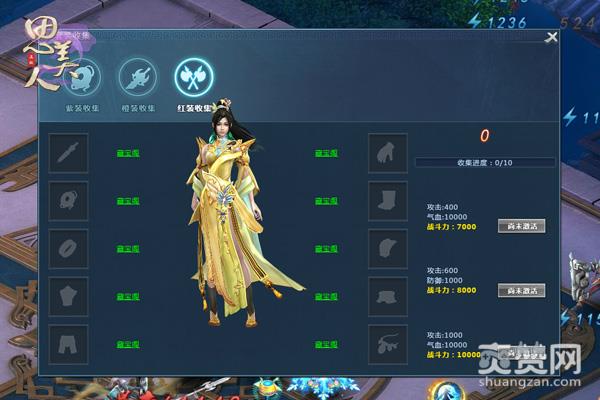Image resolution: width=600 pixels, height=400 pixels.
Task: Open the 藏宝阁 link beside the boot slot
Action: 326,201
